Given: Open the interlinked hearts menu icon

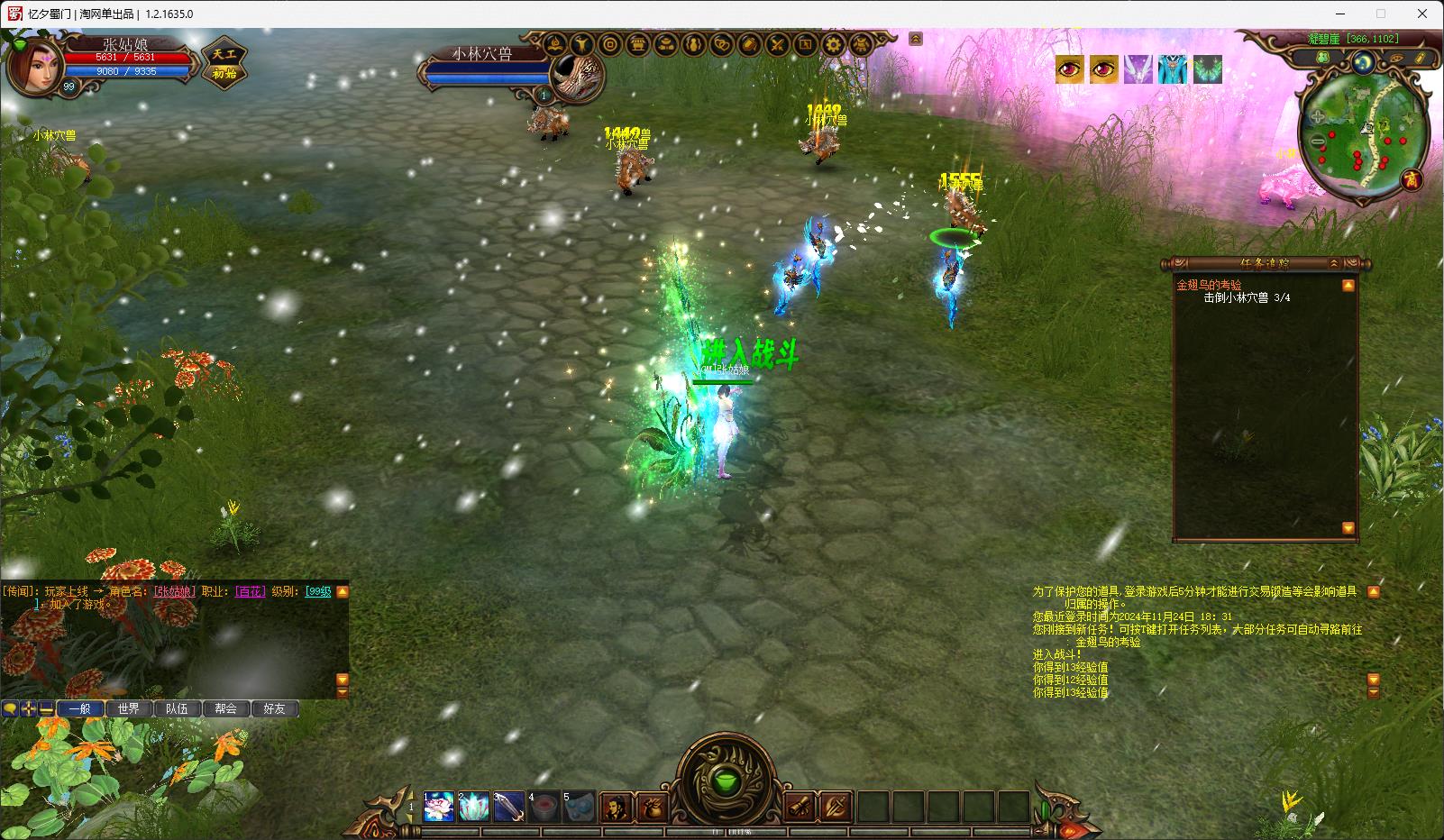Looking at the screenshot, I should coord(722,44).
